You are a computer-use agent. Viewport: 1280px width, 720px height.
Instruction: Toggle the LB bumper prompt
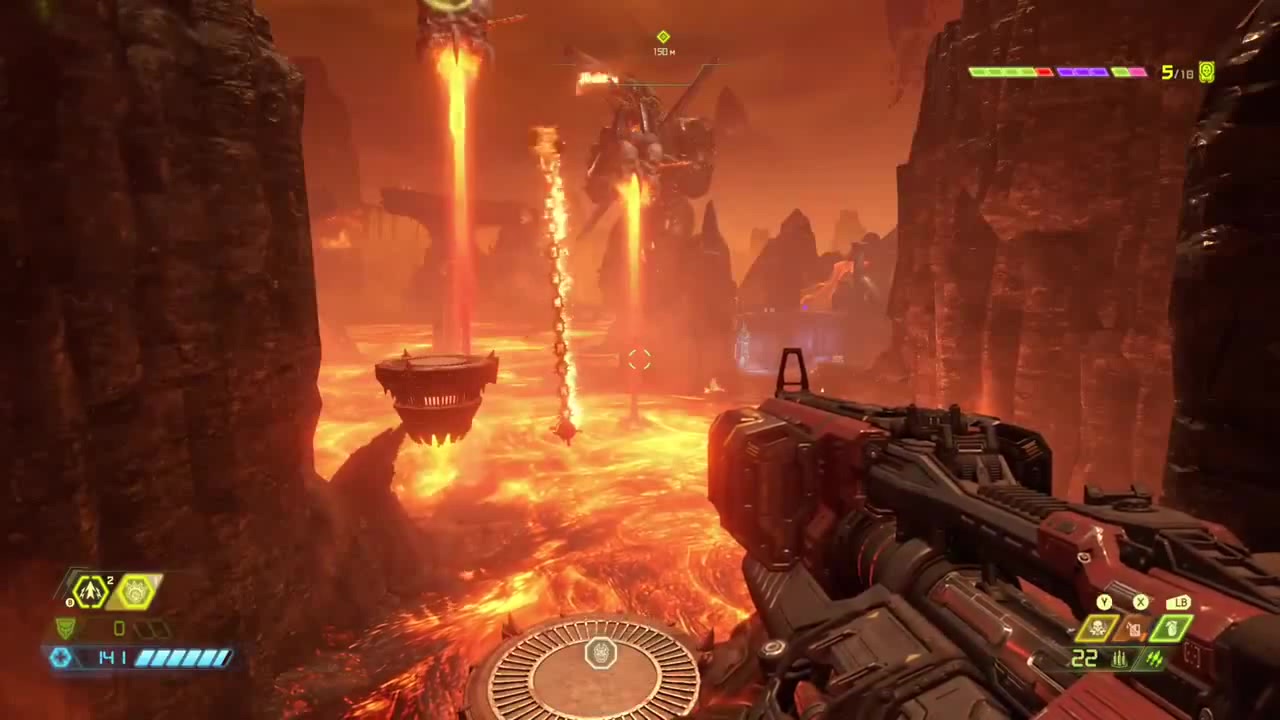click(1181, 602)
